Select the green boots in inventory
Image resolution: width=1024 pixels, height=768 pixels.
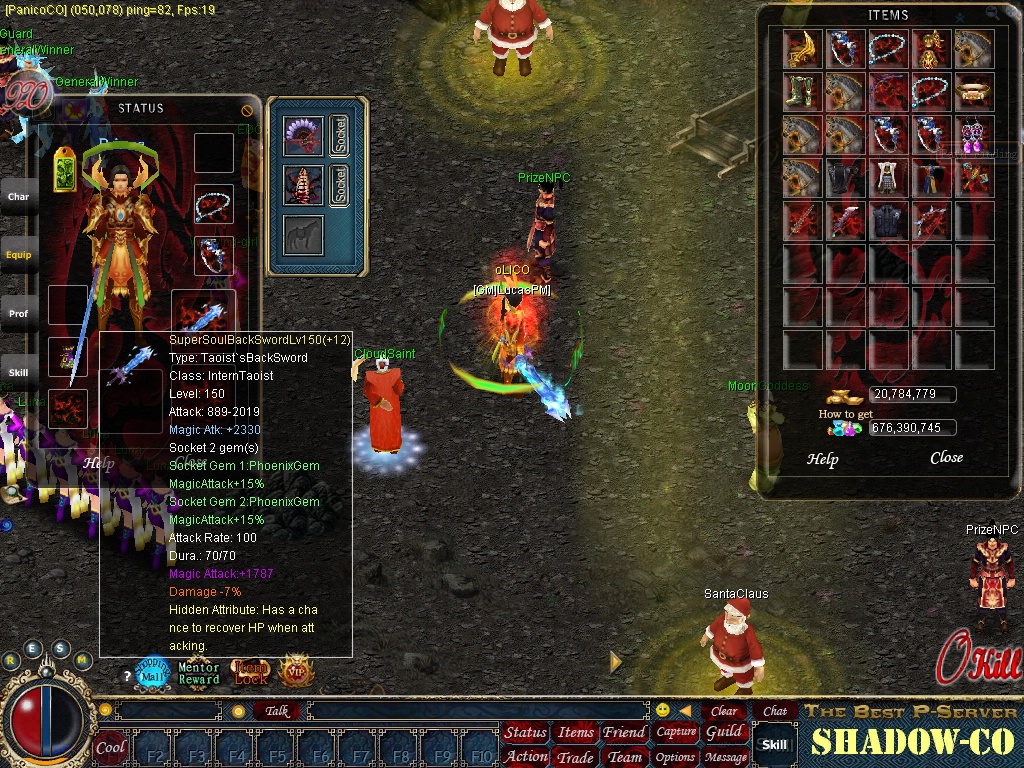[802, 92]
